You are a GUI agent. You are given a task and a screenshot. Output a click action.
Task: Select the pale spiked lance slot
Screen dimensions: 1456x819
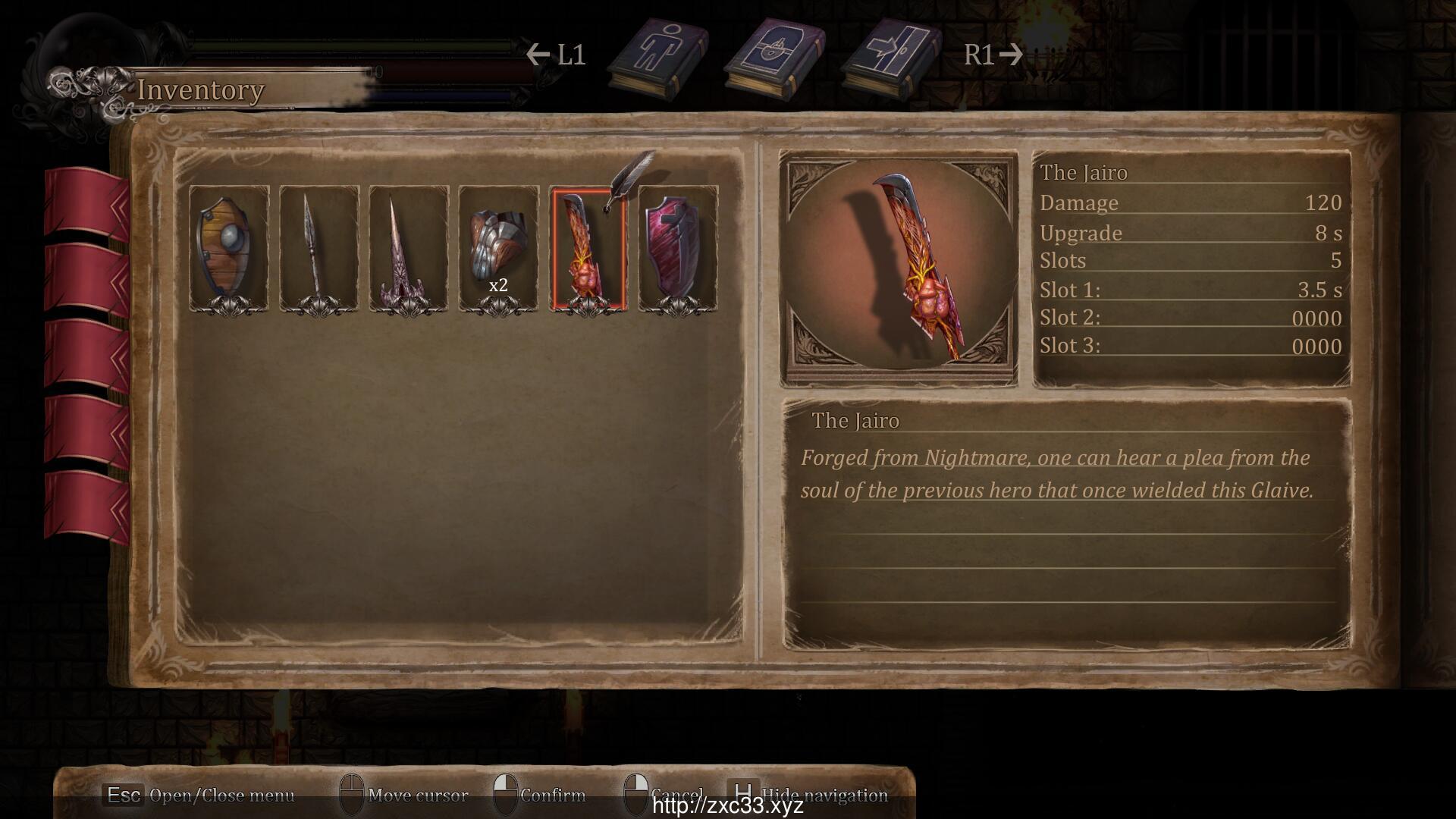point(408,248)
